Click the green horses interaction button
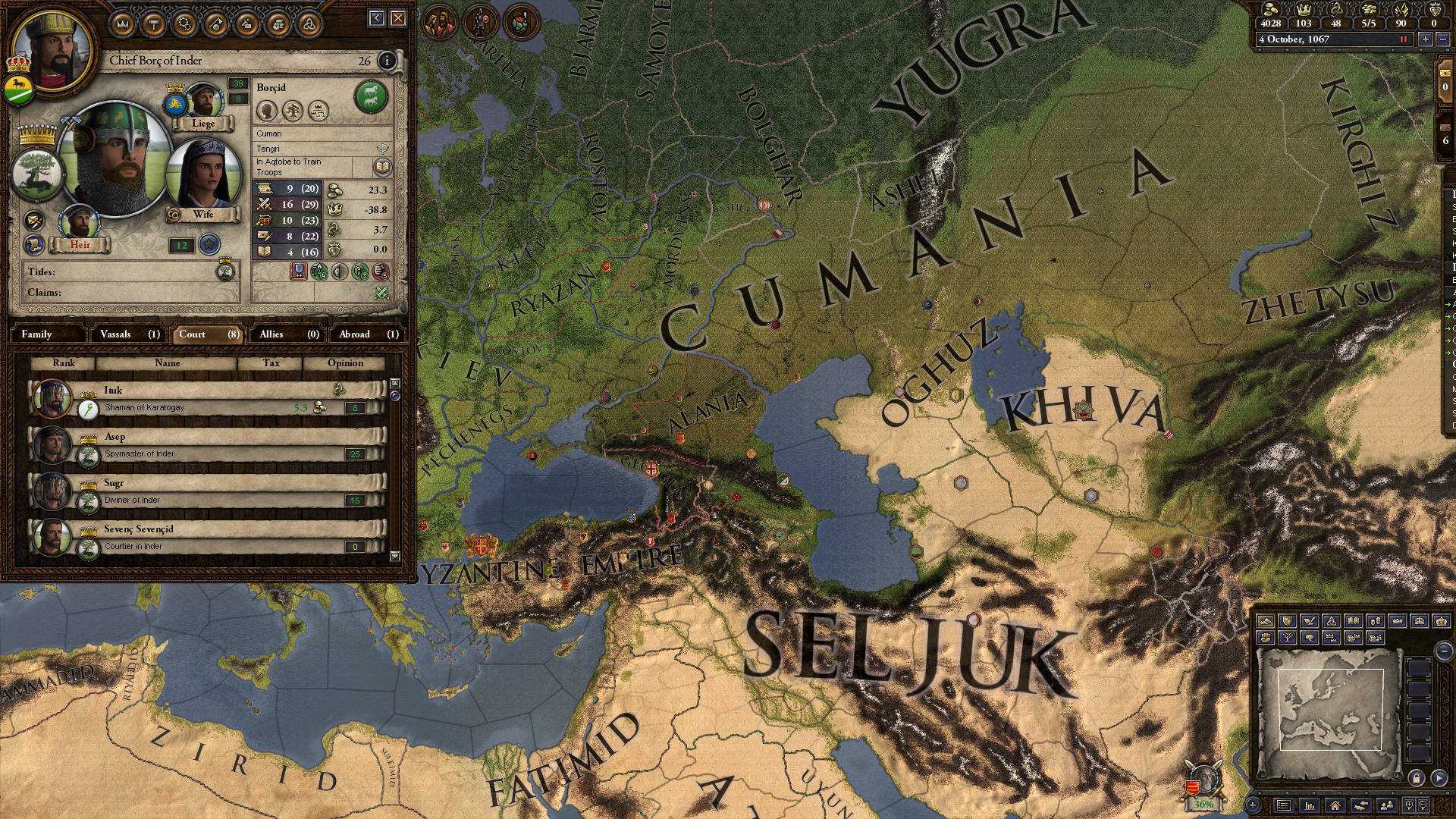1456x819 pixels. pos(371,96)
